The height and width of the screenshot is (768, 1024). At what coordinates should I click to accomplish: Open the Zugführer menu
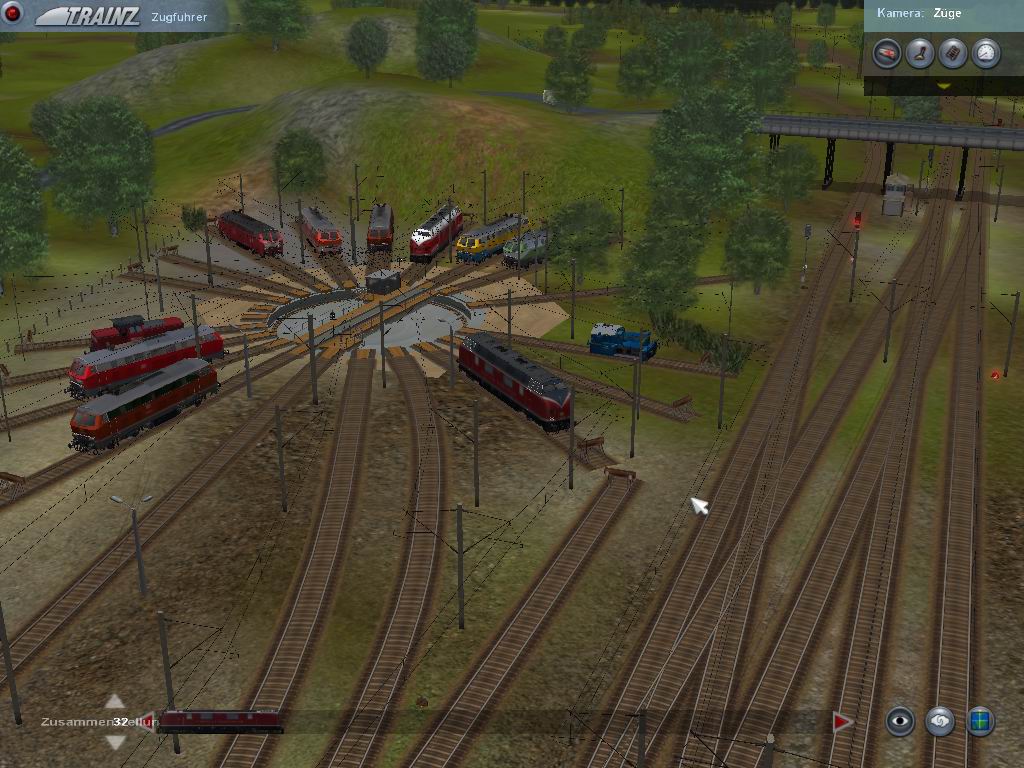(179, 17)
